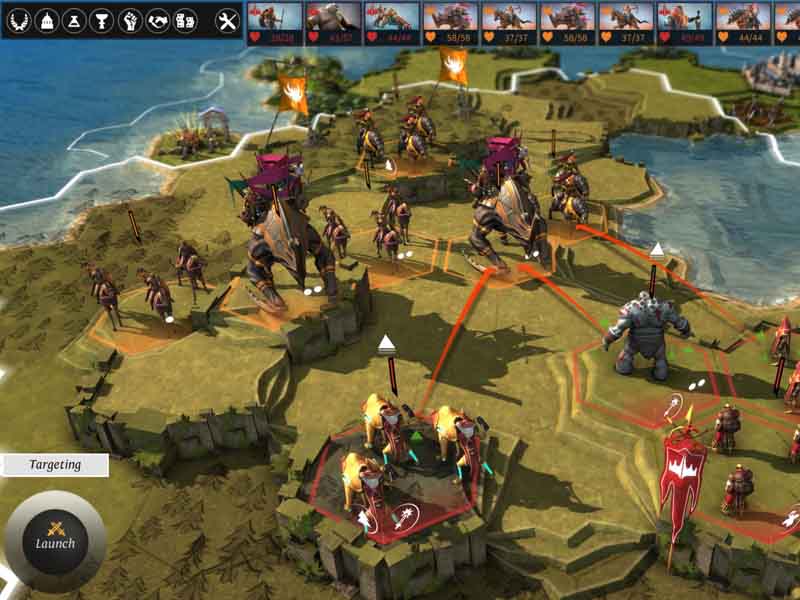800x600 pixels.
Task: Open the laurel wreath empire screen
Action: pos(18,20)
